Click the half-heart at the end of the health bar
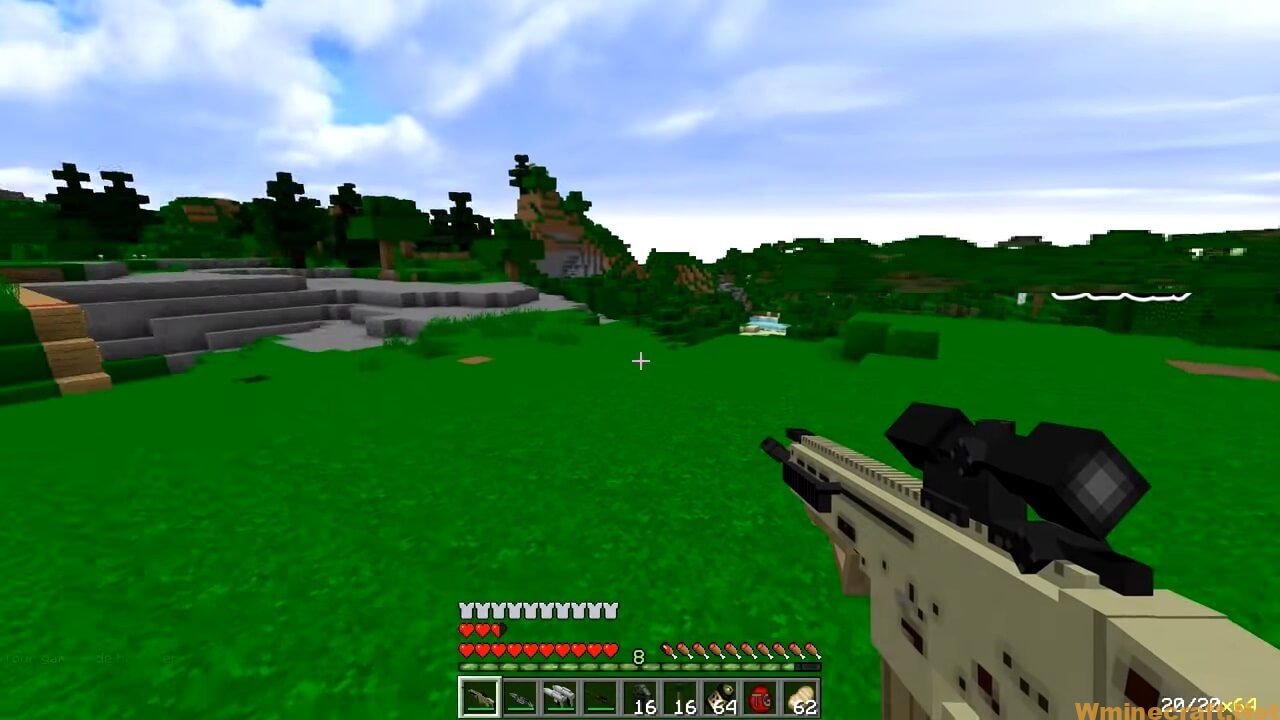Screen dimensions: 1280x720 coord(496,630)
